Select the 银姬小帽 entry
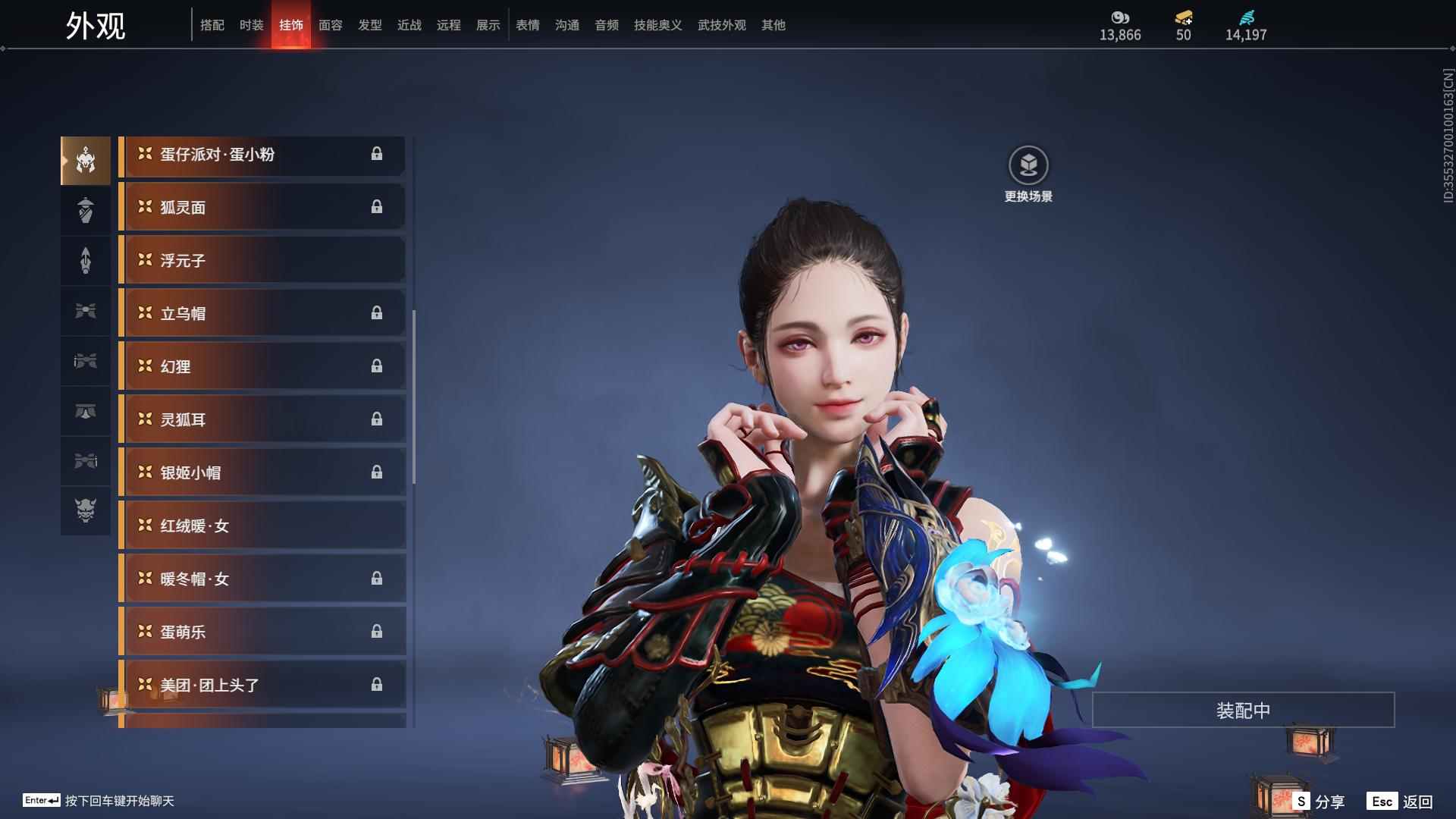 [x=262, y=472]
